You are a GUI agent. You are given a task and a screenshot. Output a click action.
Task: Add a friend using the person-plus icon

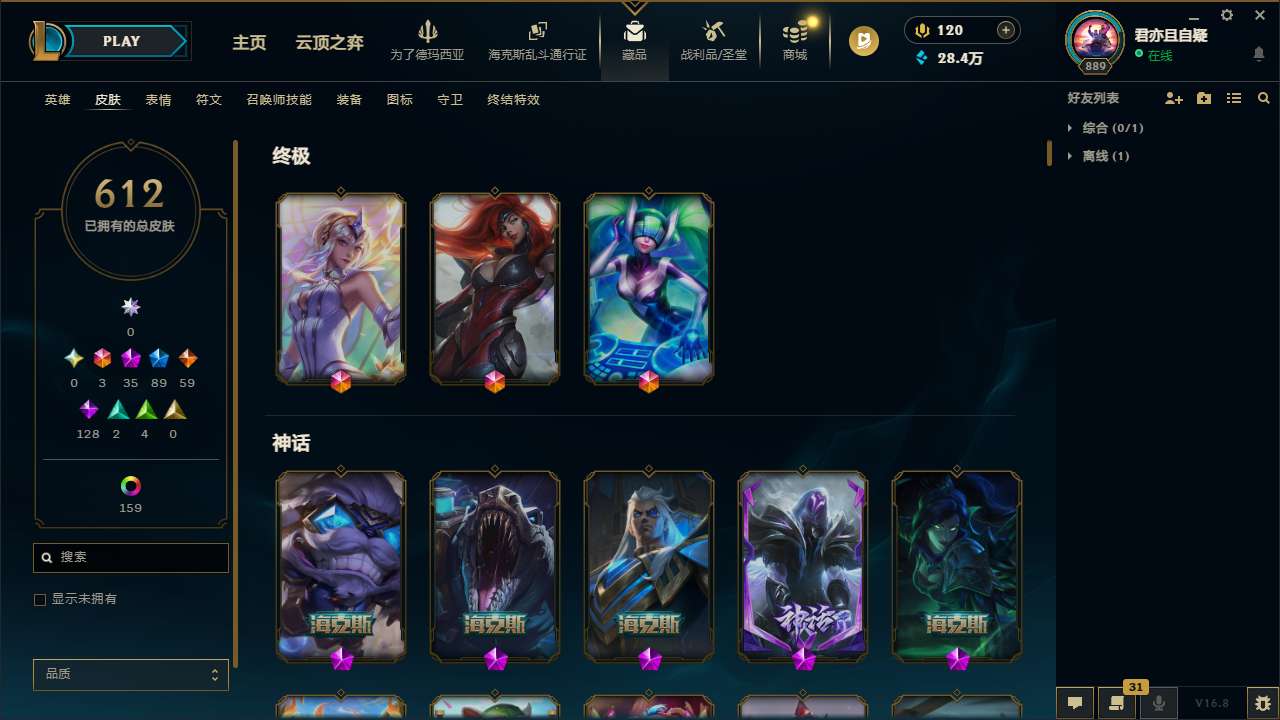pos(1171,97)
